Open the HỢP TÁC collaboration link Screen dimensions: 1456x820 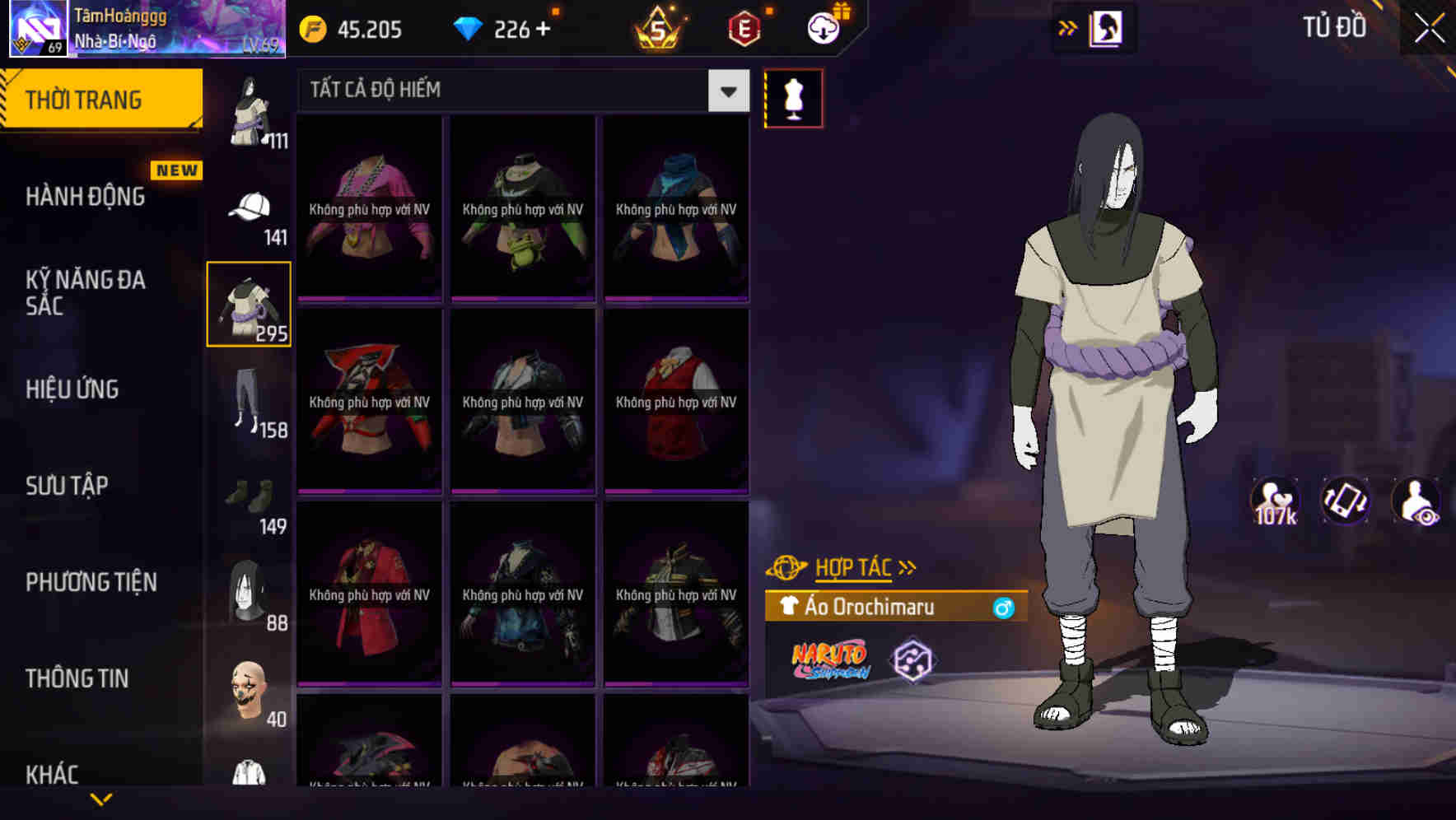pyautogui.click(x=852, y=566)
